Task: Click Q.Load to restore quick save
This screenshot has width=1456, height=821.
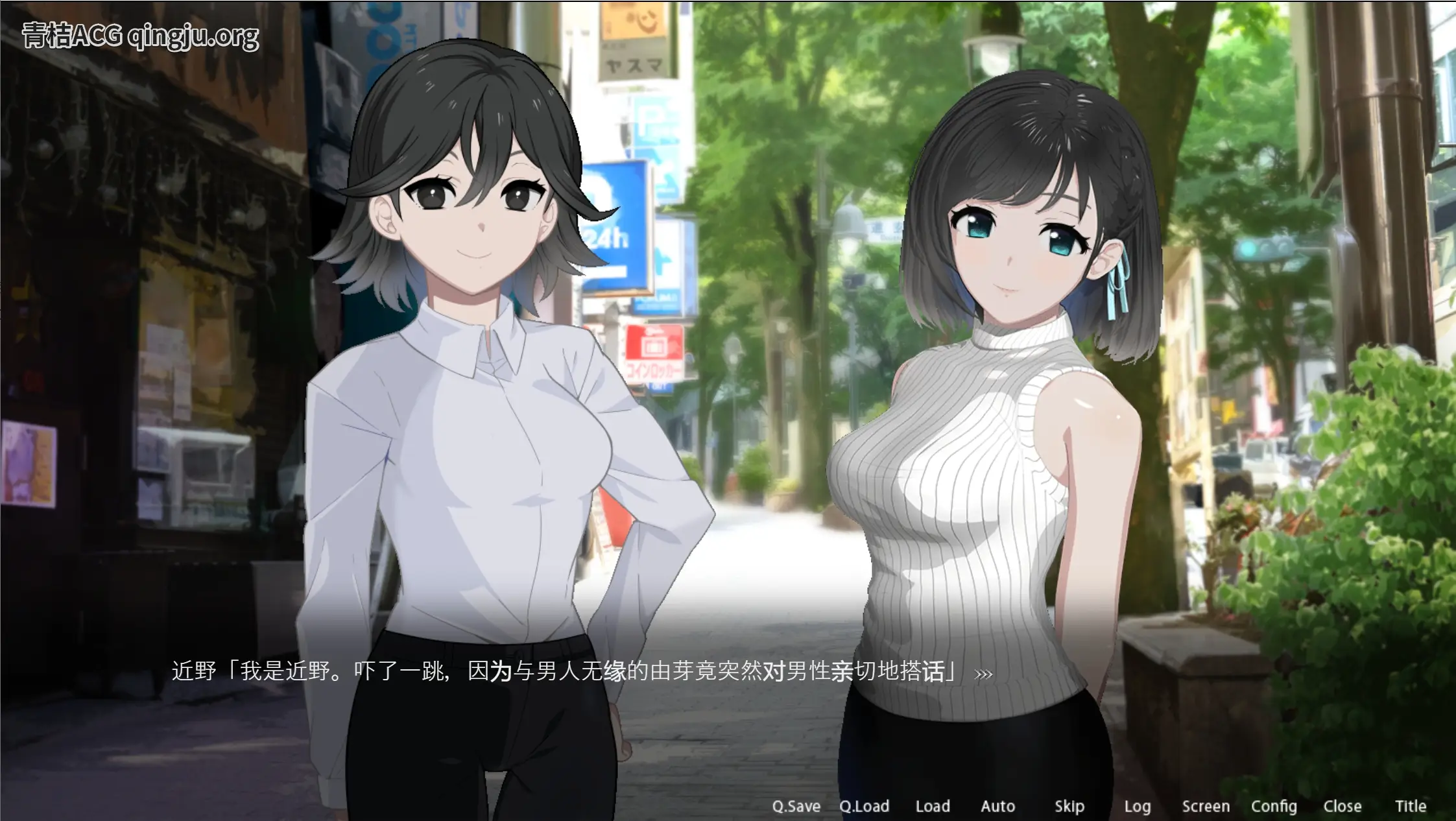Action: tap(865, 806)
